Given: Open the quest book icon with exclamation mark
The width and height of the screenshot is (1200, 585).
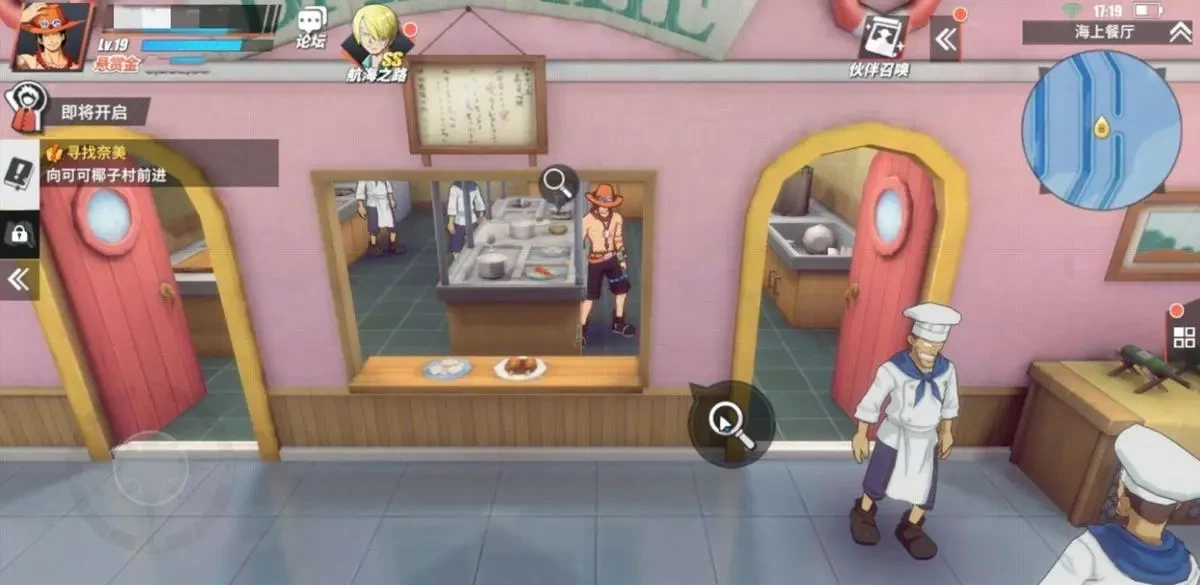Looking at the screenshot, I should [x=19, y=172].
